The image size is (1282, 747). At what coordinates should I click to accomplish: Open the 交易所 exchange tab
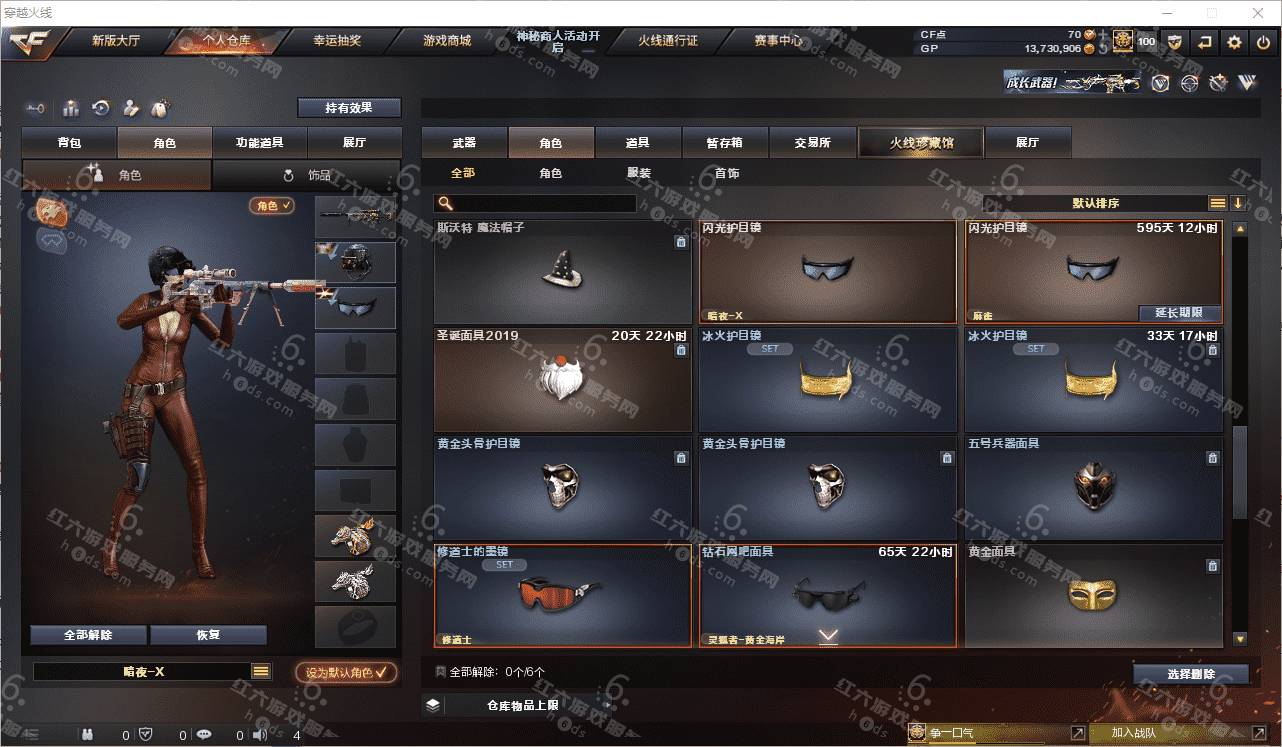point(813,143)
